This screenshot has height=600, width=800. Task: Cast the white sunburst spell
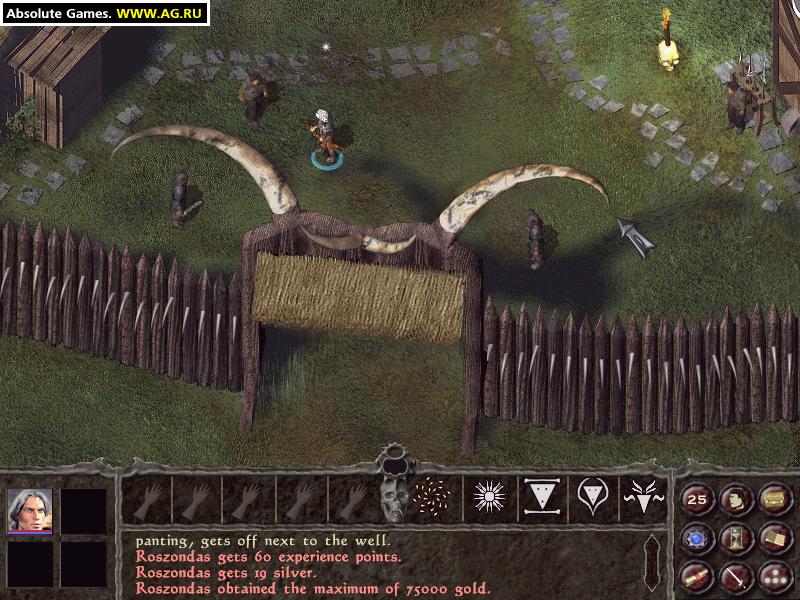tap(489, 497)
